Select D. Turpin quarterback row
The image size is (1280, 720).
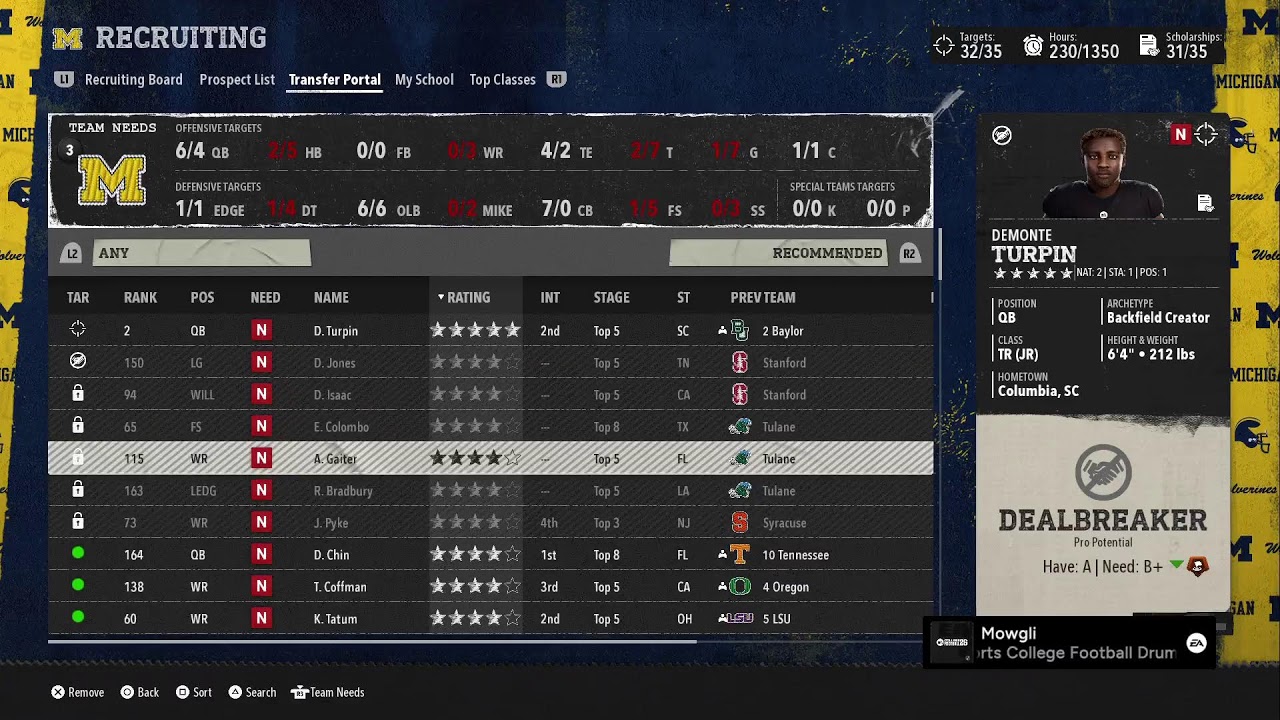[x=335, y=331]
